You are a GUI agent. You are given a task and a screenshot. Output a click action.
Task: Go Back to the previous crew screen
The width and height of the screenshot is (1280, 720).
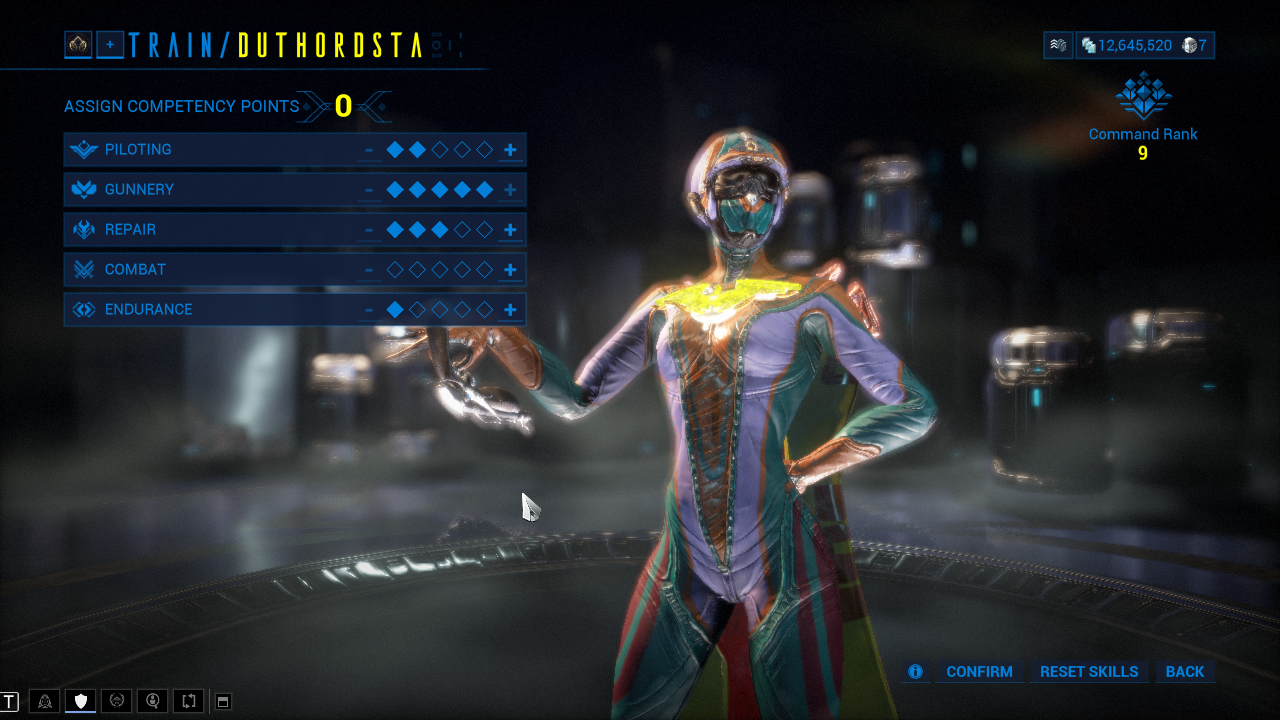coord(1185,672)
